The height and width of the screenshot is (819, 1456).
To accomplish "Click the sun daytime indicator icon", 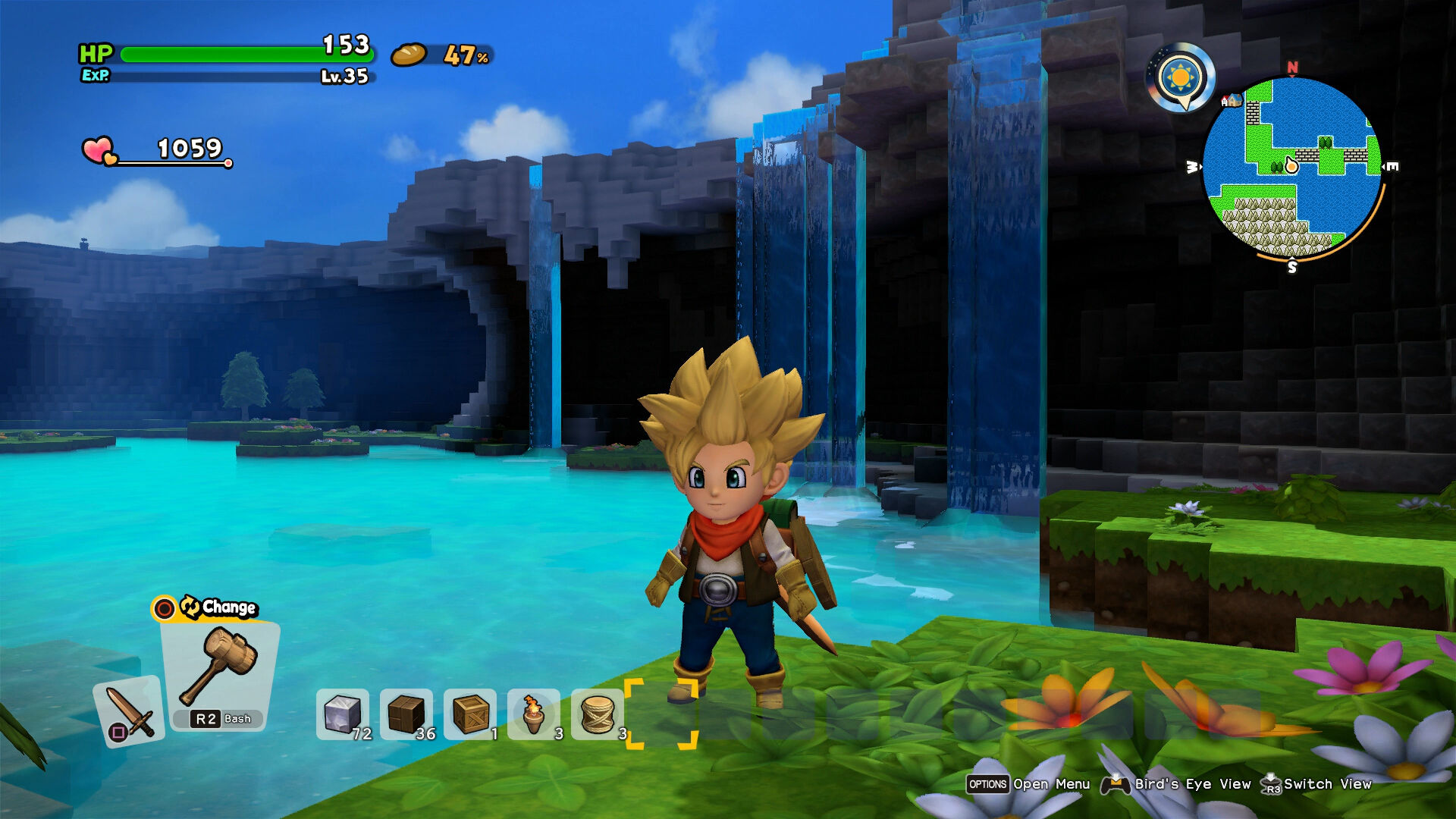I will (x=1181, y=77).
